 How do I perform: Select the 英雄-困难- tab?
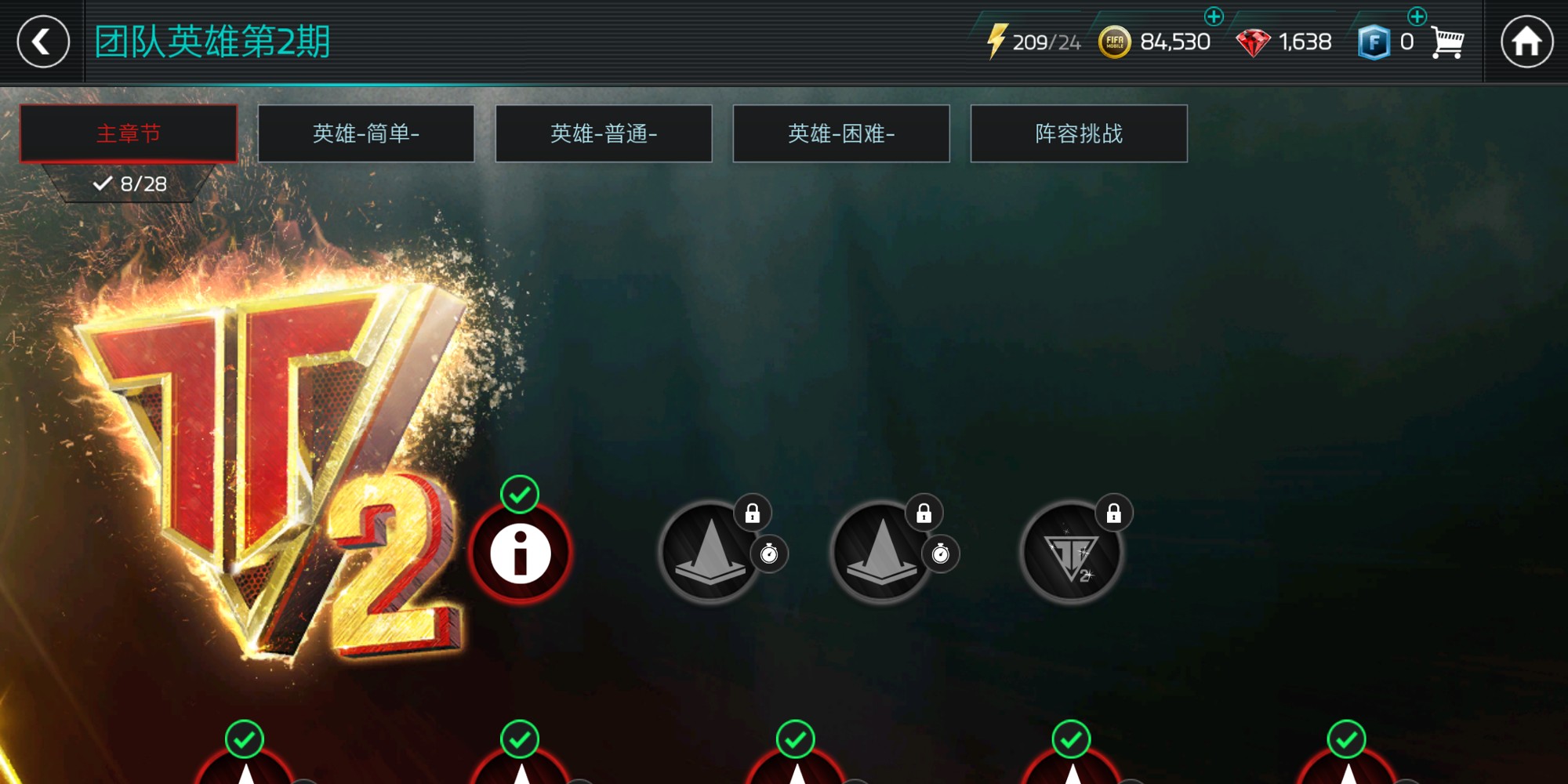coord(841,133)
